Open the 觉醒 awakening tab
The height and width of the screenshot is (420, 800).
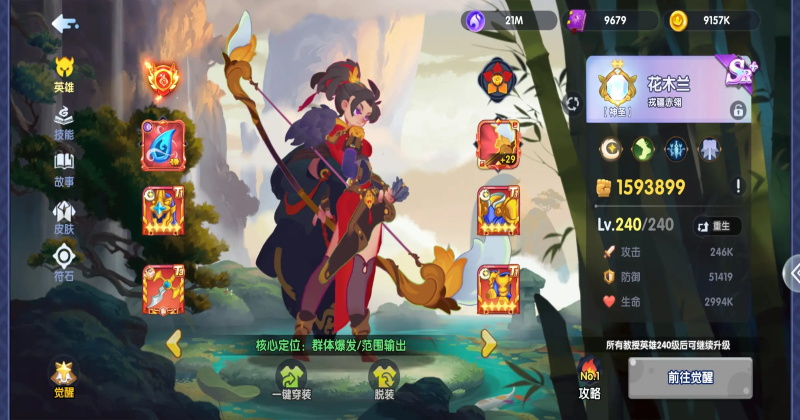tap(64, 379)
